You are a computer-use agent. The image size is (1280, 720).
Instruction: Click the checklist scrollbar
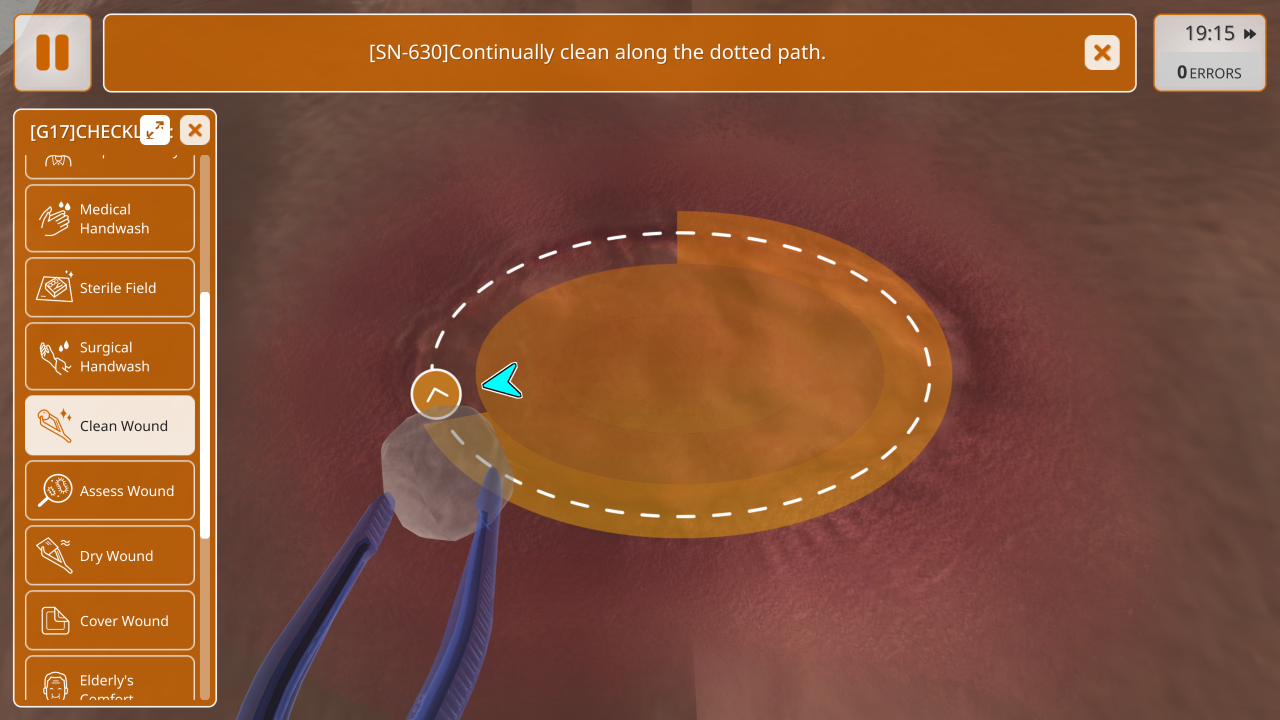click(205, 415)
